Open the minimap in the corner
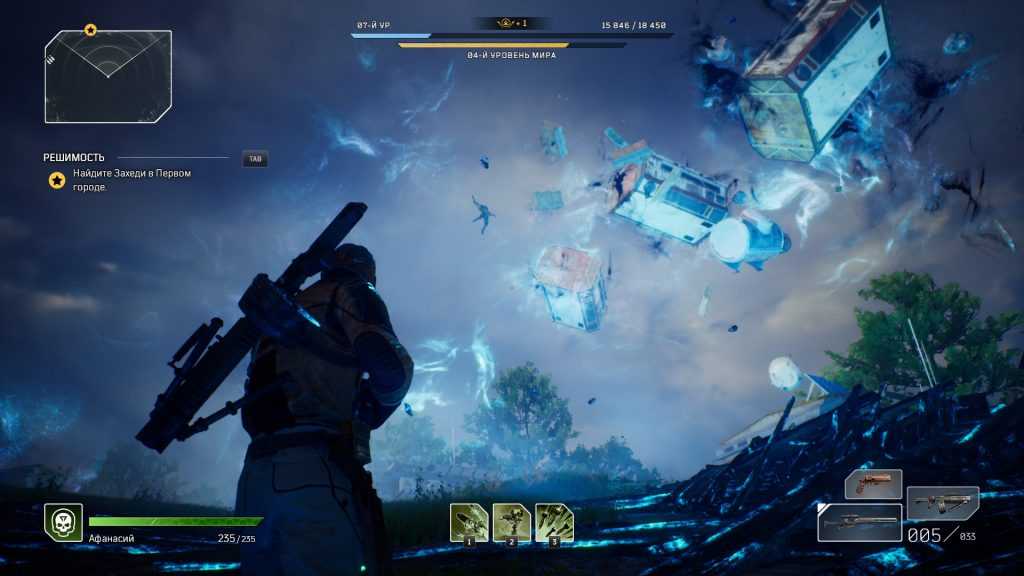This screenshot has height=576, width=1024. (108, 77)
